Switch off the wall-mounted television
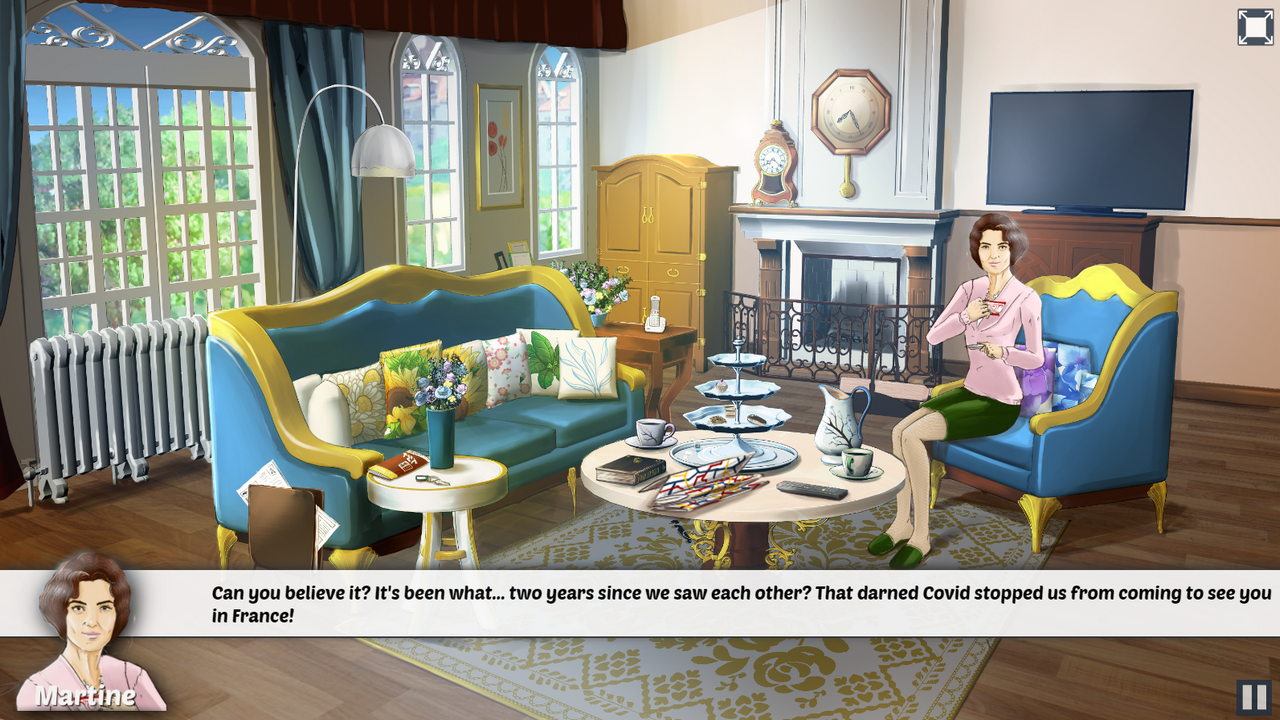Screen dimensions: 1280x720 [x=1092, y=145]
